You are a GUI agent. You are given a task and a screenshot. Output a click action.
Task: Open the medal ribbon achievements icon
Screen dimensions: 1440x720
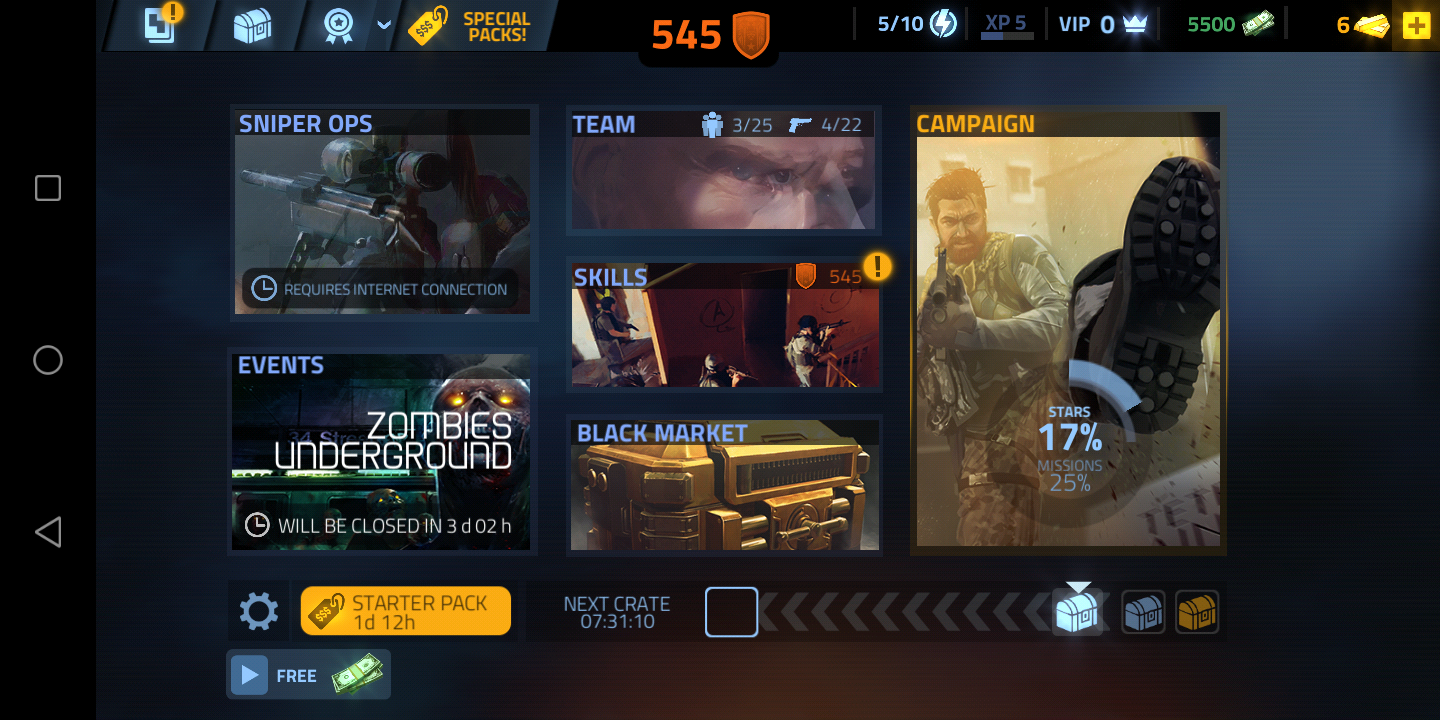click(x=339, y=26)
